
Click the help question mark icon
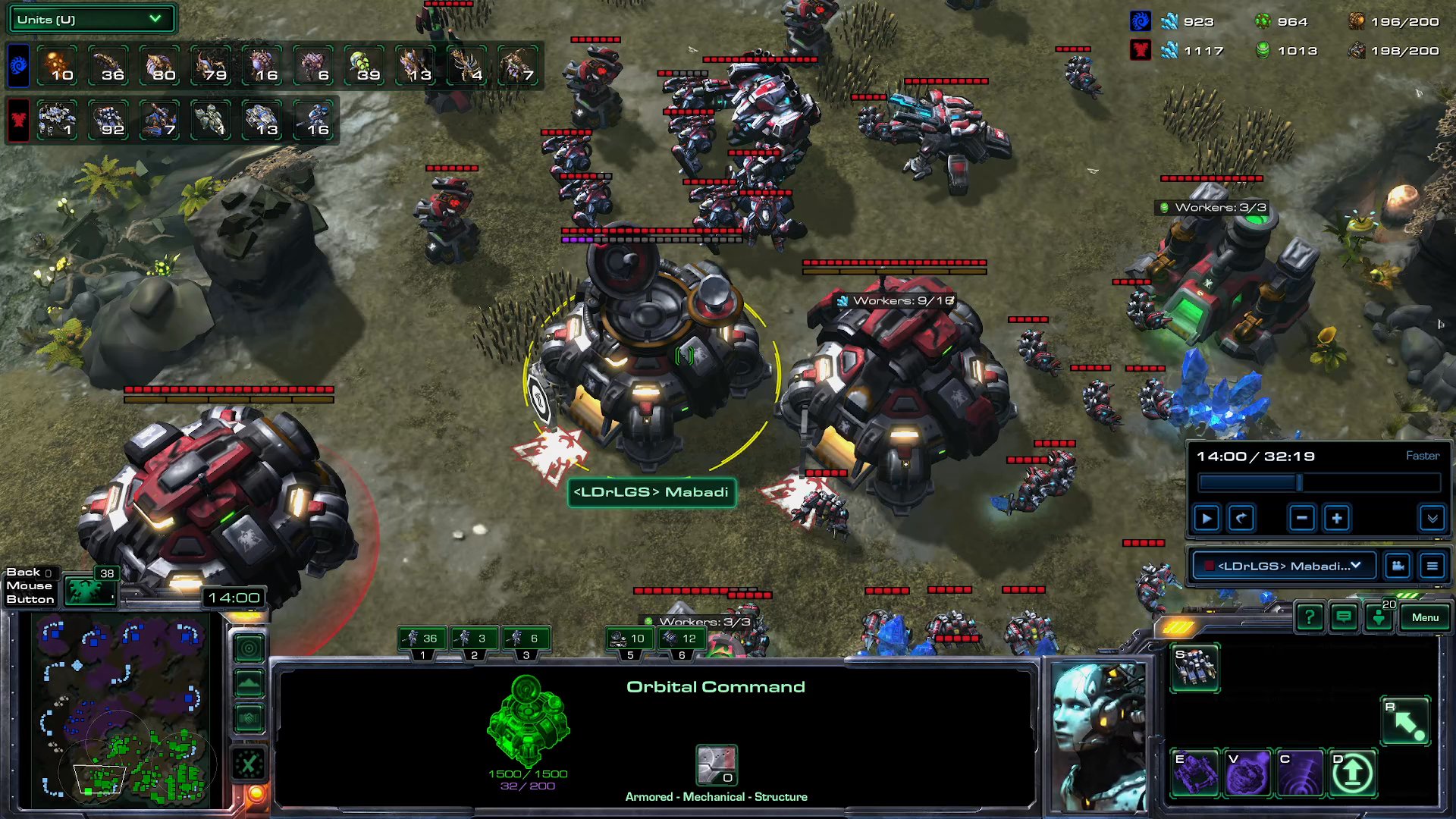tap(1310, 617)
